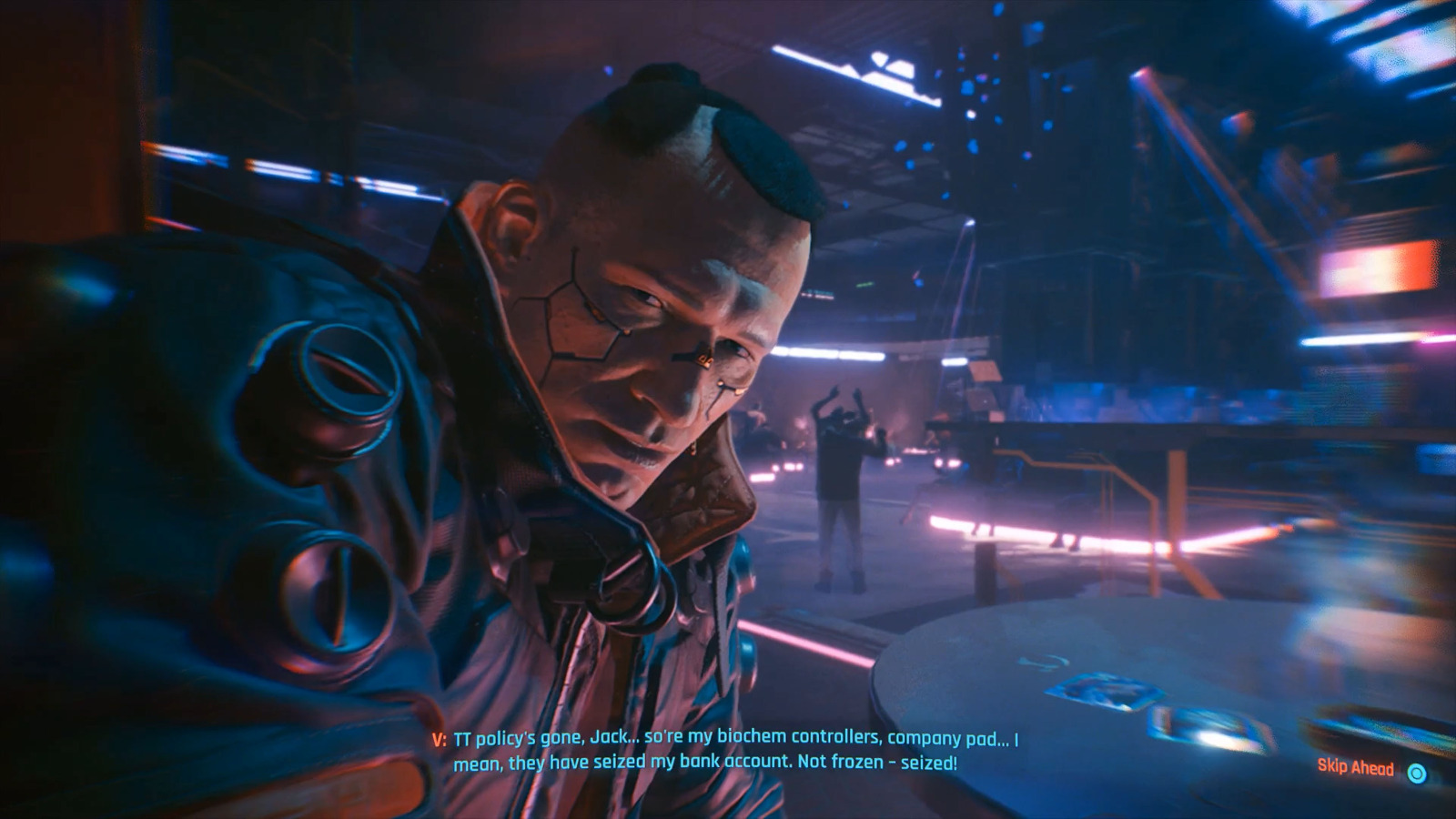1456x819 pixels.
Task: Click the round glowing button near Skip Ahead
Action: pyautogui.click(x=1417, y=773)
